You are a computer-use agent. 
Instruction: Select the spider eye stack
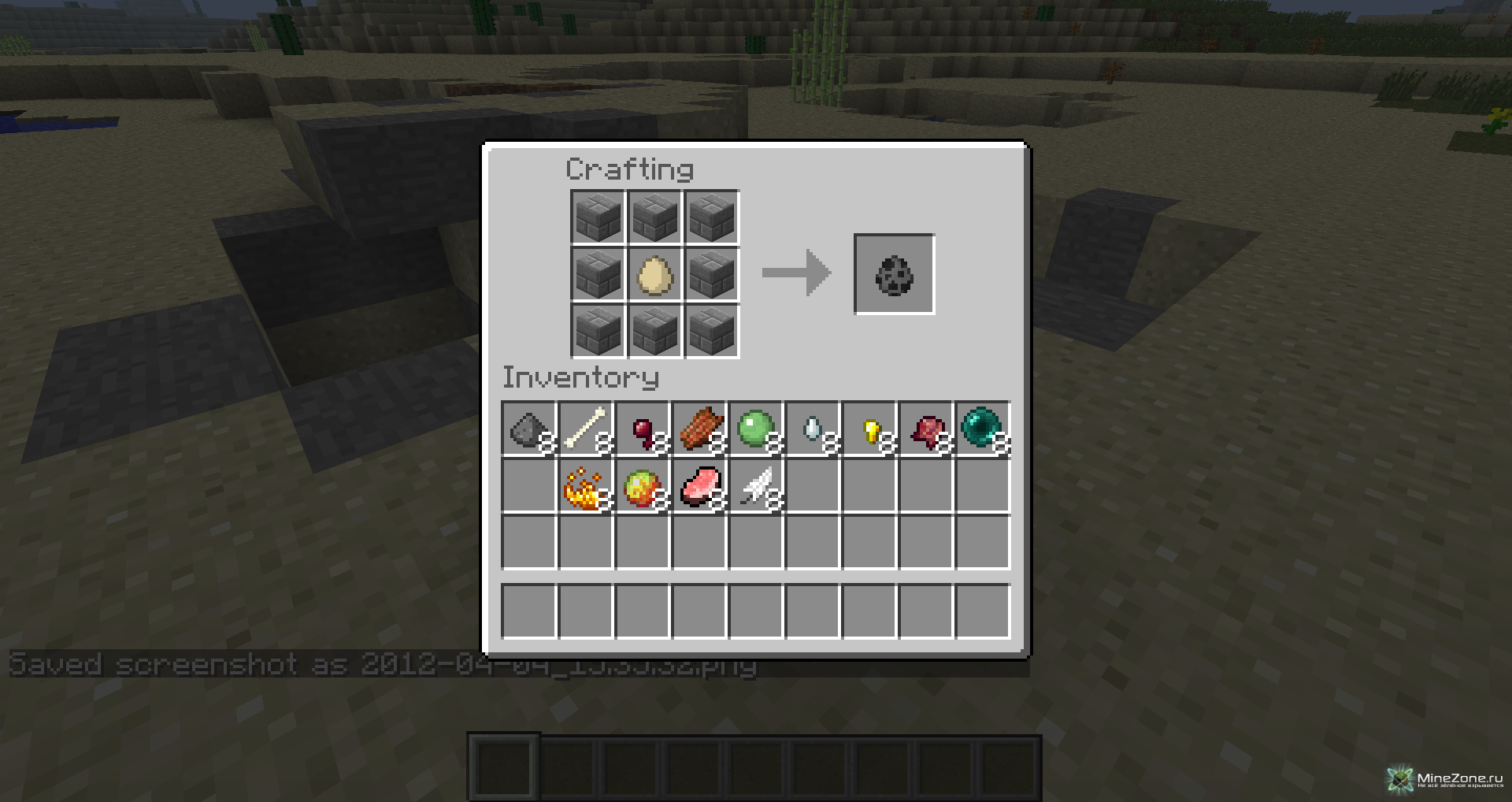point(643,429)
